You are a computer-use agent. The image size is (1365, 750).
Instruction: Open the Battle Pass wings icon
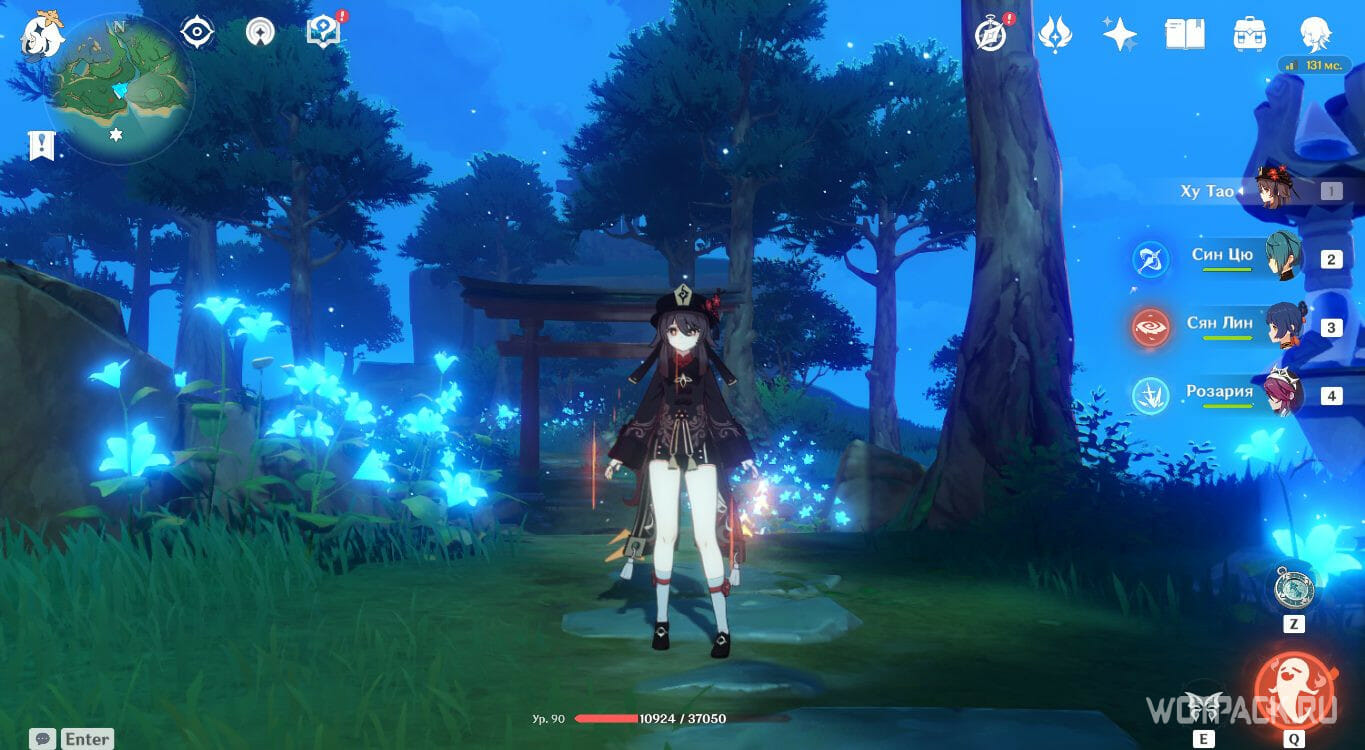coord(1057,32)
